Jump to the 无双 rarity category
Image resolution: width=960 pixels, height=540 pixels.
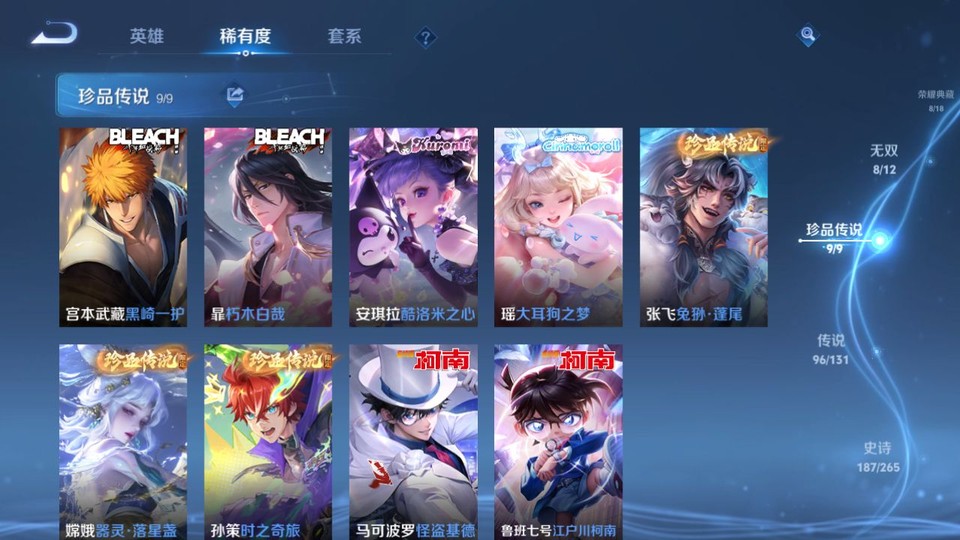(884, 158)
